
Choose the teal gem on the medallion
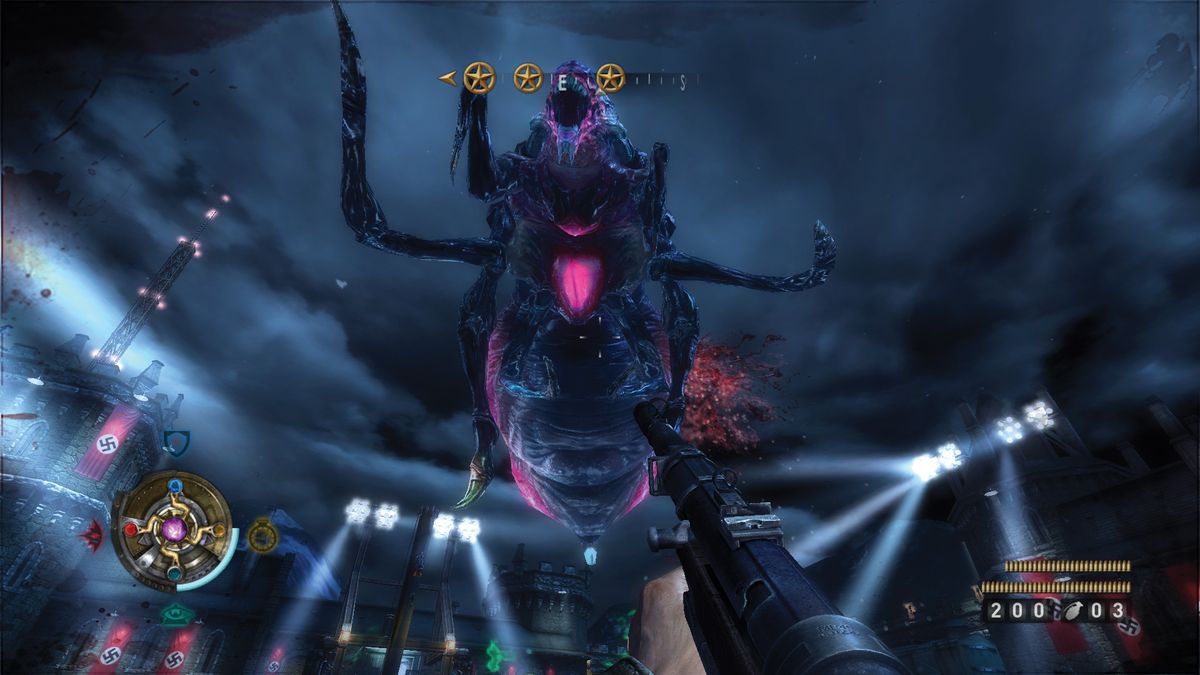pos(175,572)
